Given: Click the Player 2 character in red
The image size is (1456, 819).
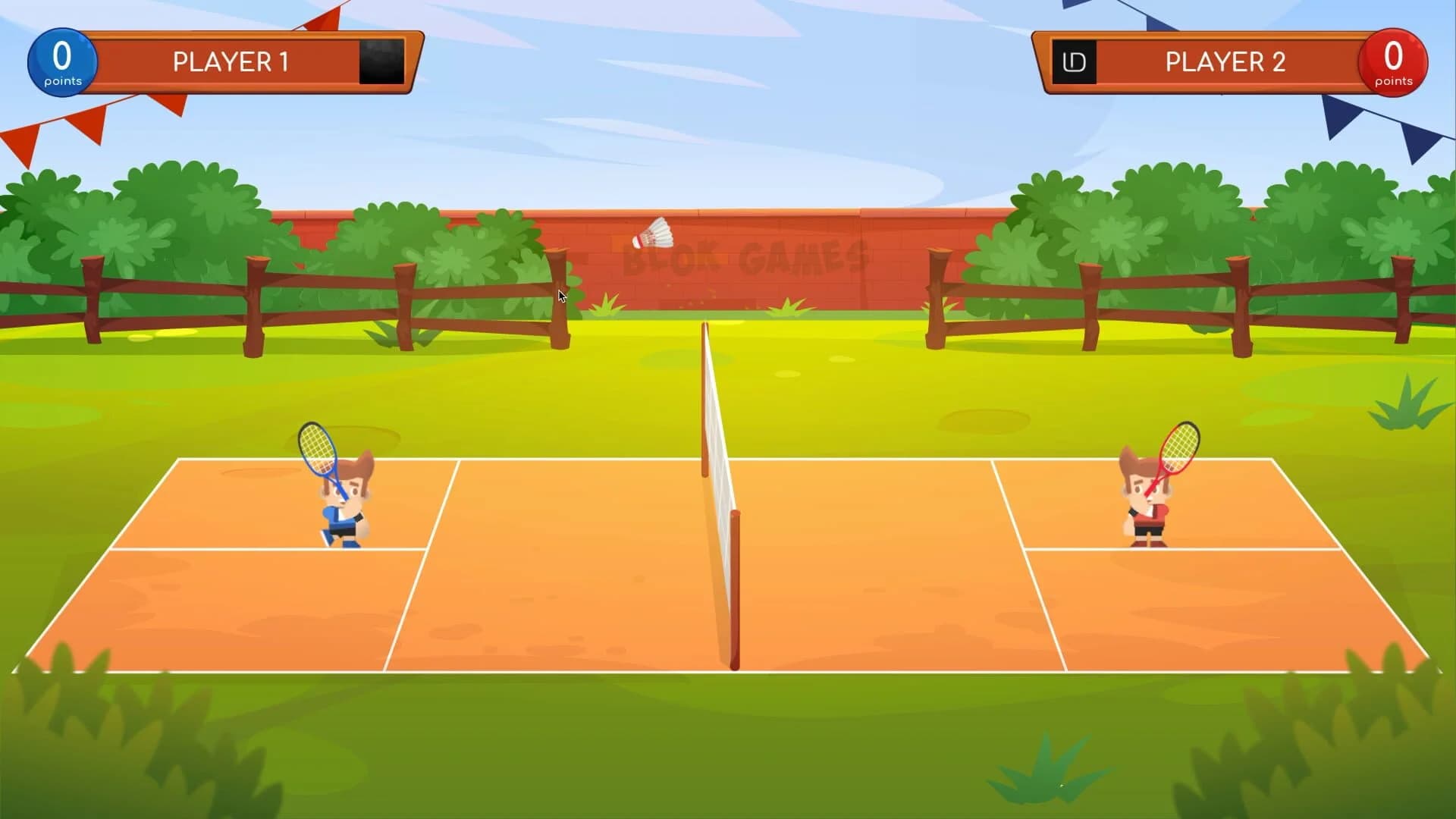Looking at the screenshot, I should [x=1145, y=504].
